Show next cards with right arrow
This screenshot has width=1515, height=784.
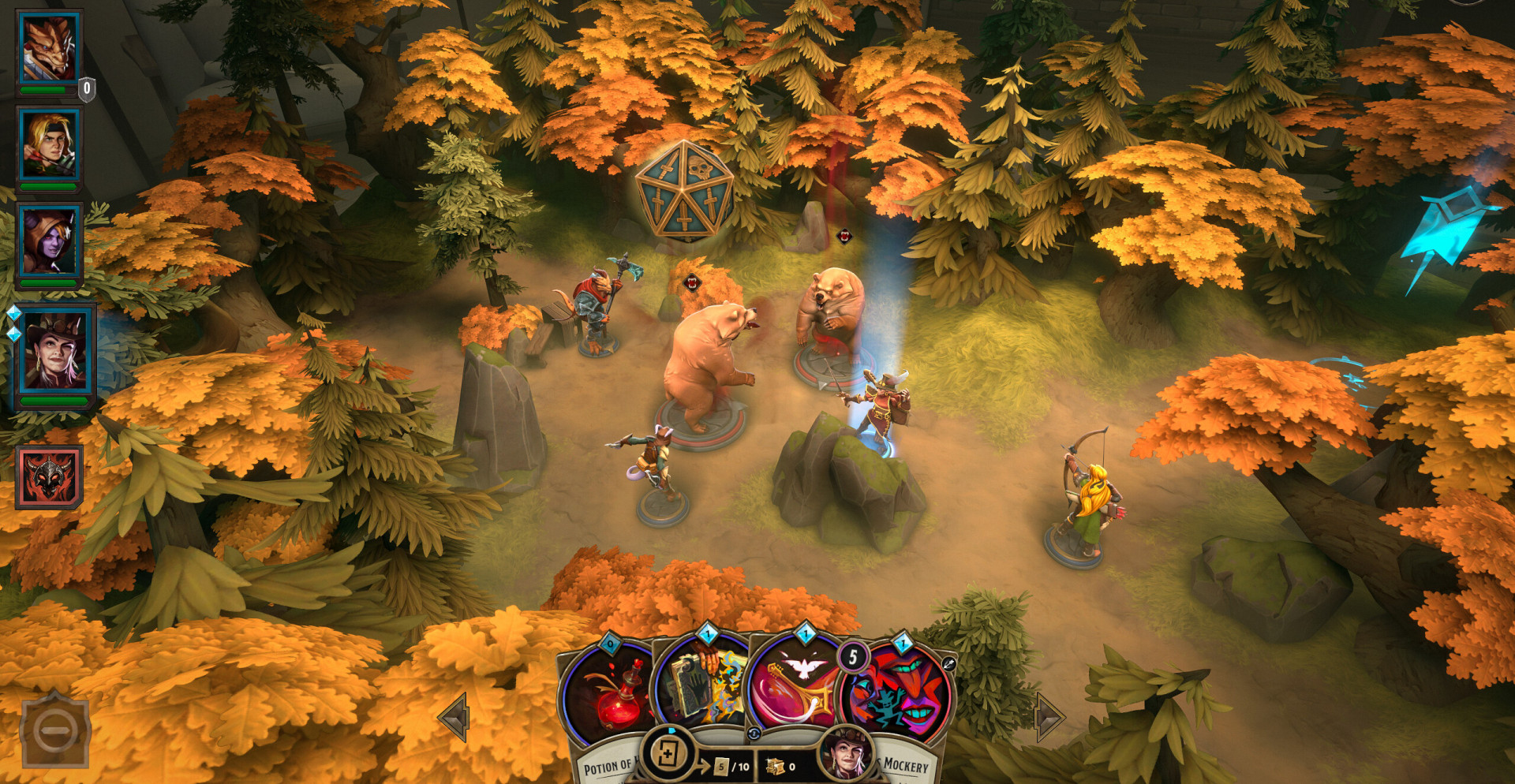[1049, 717]
